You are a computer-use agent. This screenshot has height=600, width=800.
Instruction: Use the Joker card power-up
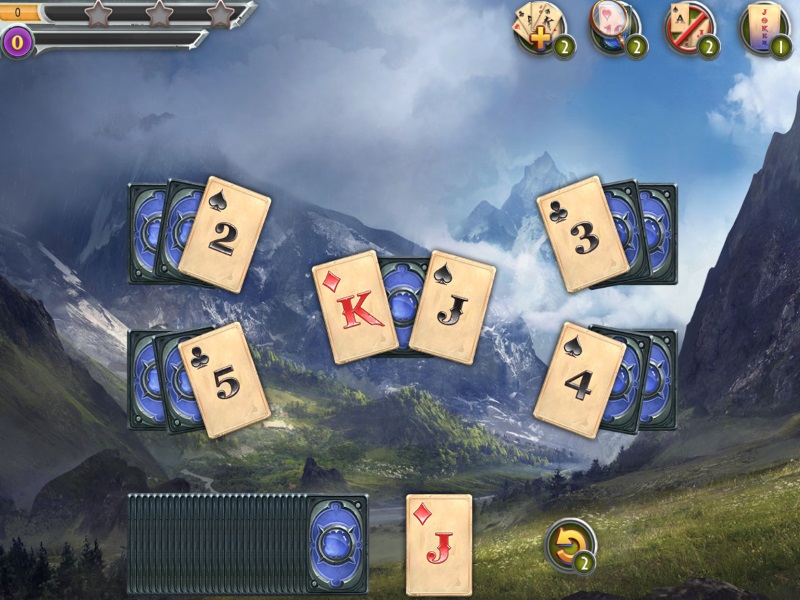[x=763, y=27]
